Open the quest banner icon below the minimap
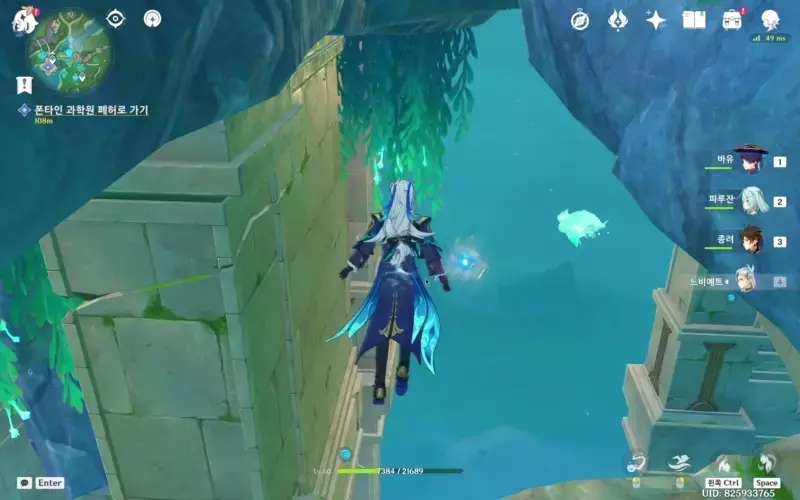Viewport: 800px width, 500px height. 23,85
